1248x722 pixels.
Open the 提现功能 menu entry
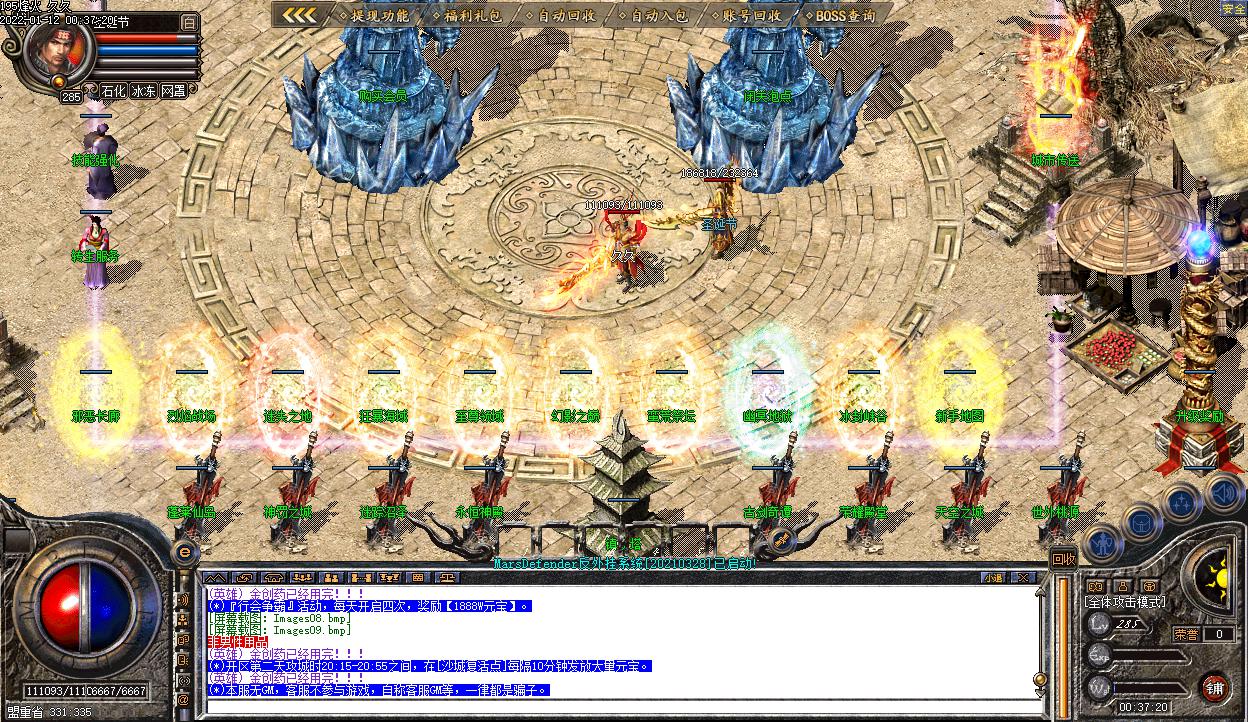(x=374, y=15)
